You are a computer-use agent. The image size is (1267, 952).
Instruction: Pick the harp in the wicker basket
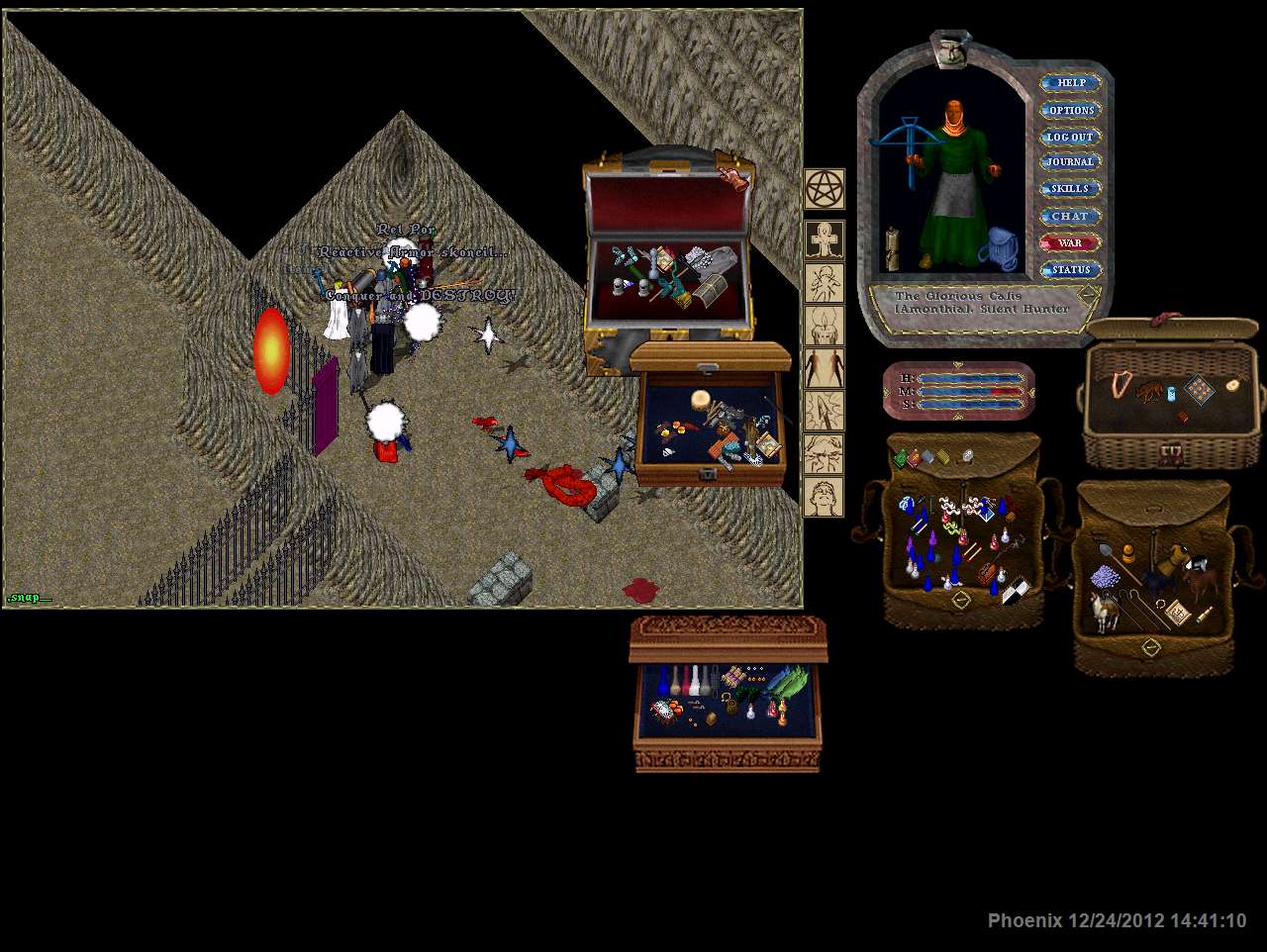[1121, 383]
